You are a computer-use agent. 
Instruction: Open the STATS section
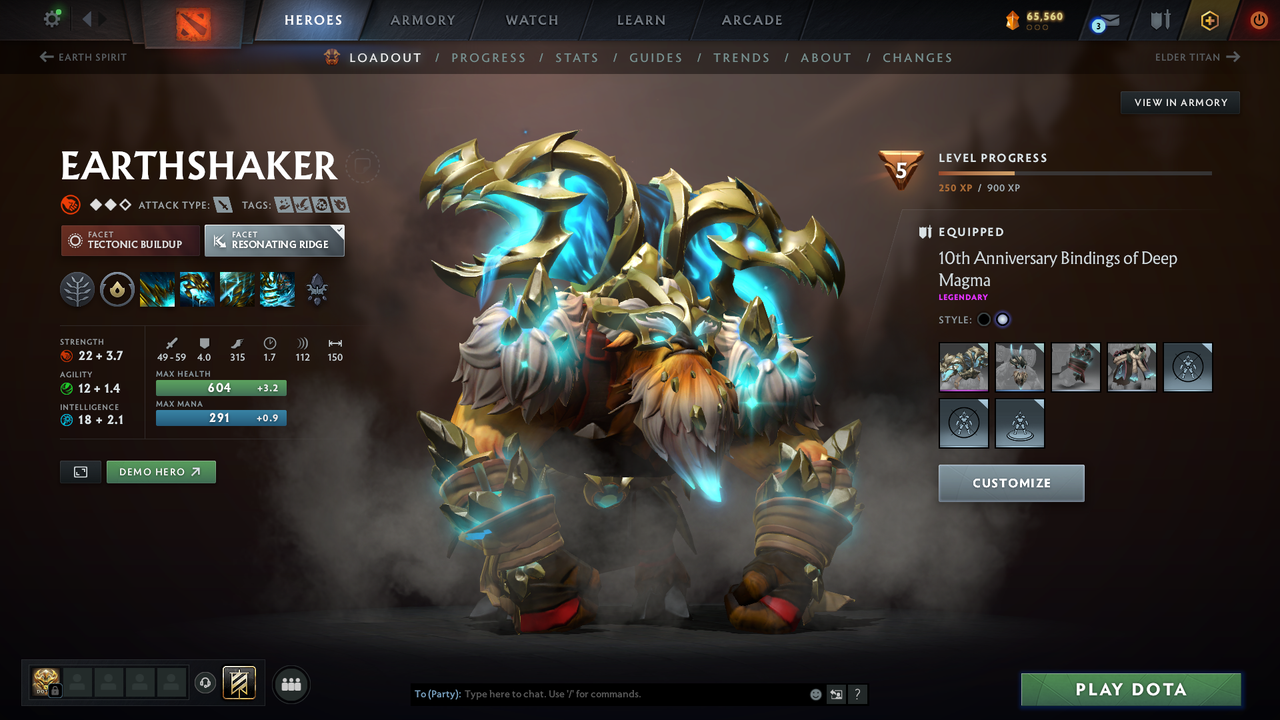pos(577,57)
